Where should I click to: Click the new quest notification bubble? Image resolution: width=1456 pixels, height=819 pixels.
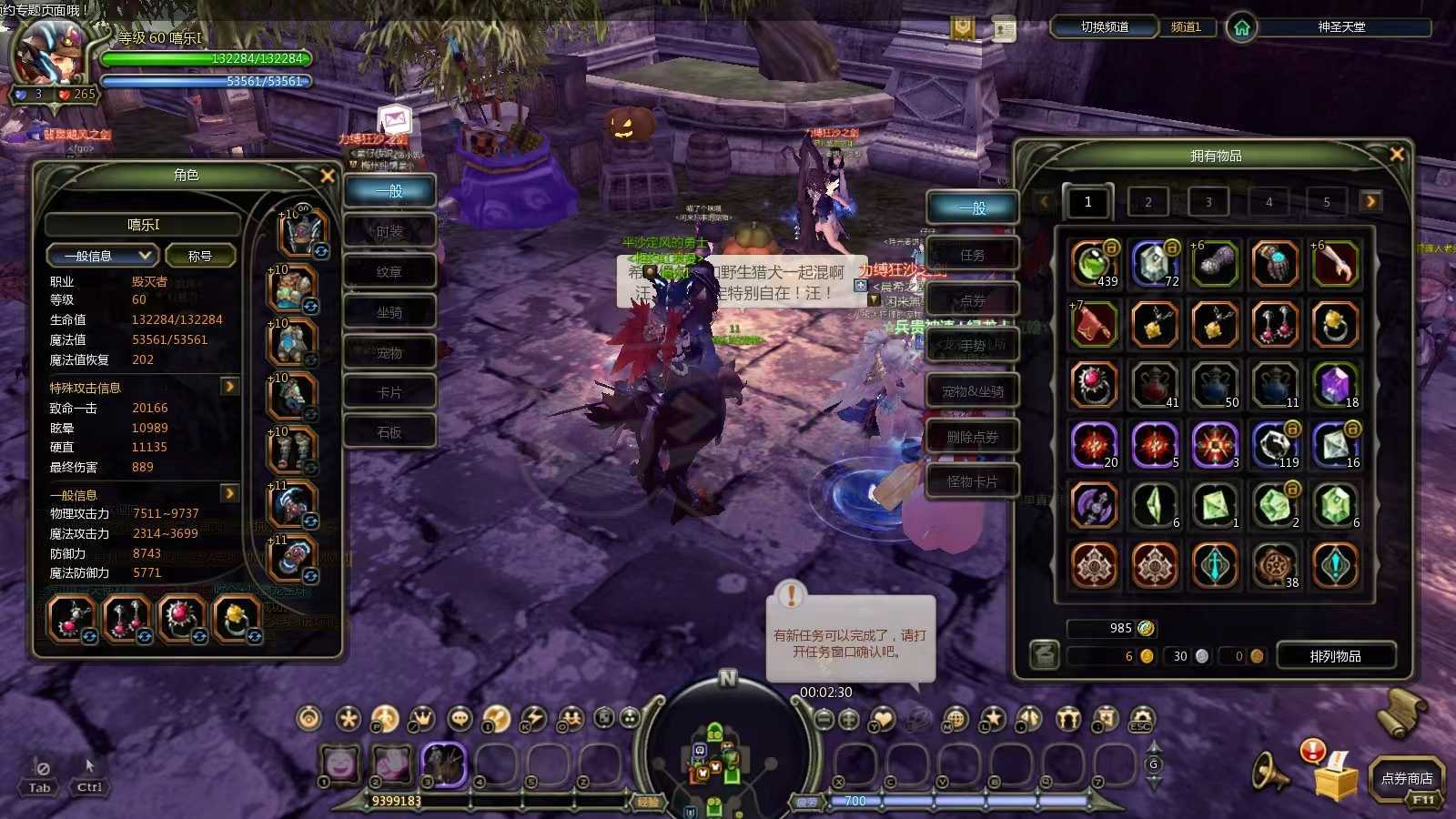[x=849, y=642]
